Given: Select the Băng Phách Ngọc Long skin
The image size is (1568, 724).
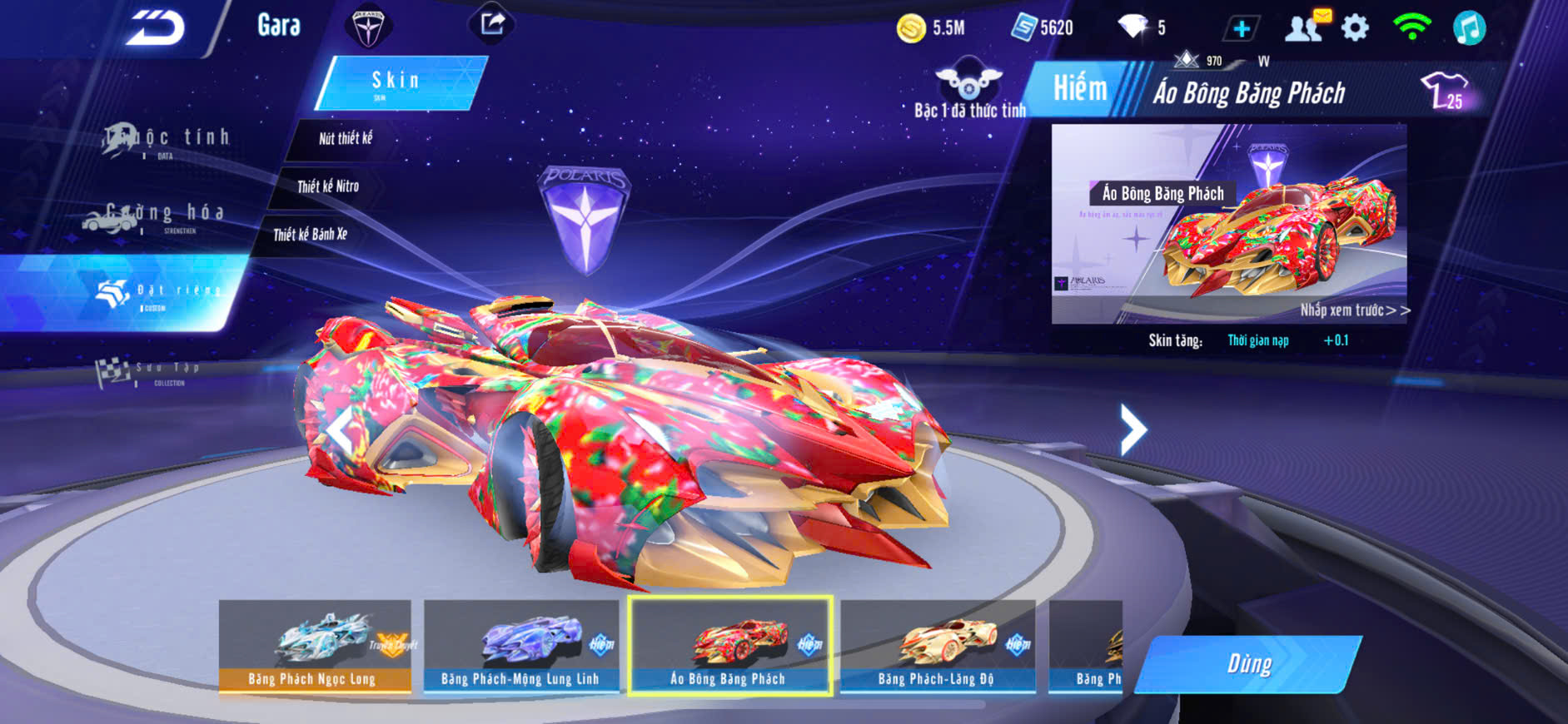Looking at the screenshot, I should pyautogui.click(x=315, y=646).
